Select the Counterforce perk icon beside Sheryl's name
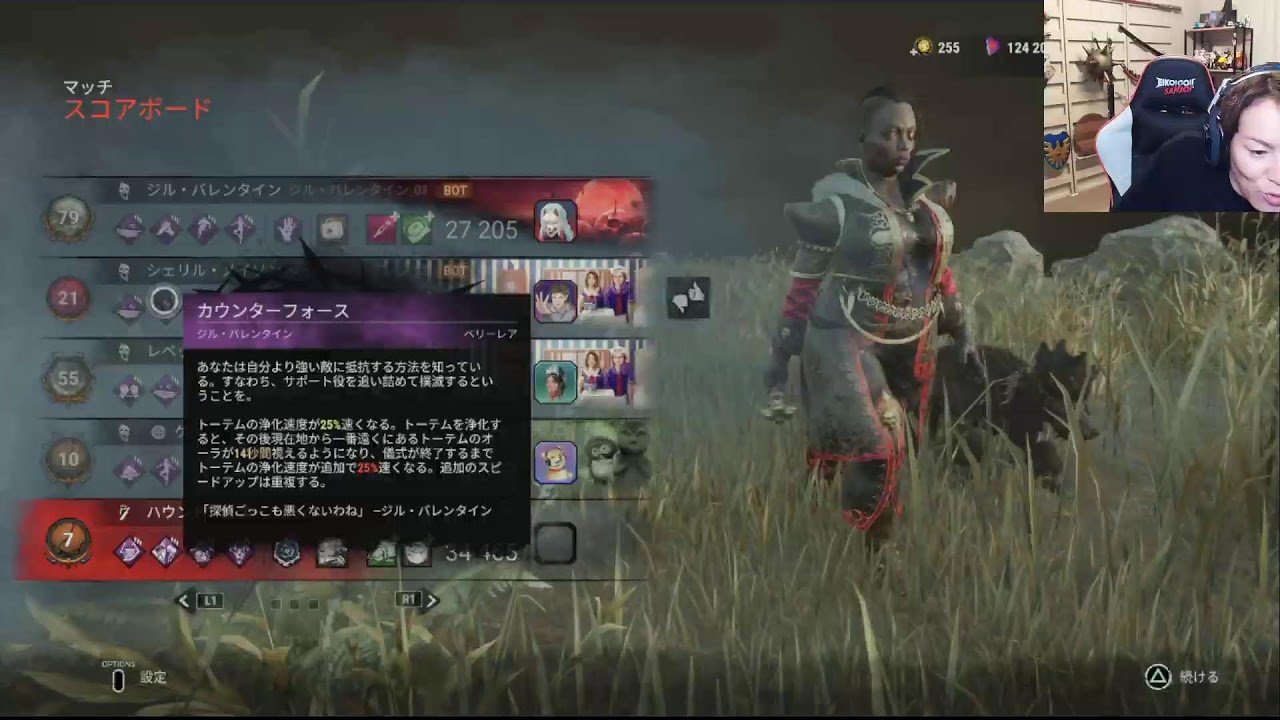 [x=165, y=300]
